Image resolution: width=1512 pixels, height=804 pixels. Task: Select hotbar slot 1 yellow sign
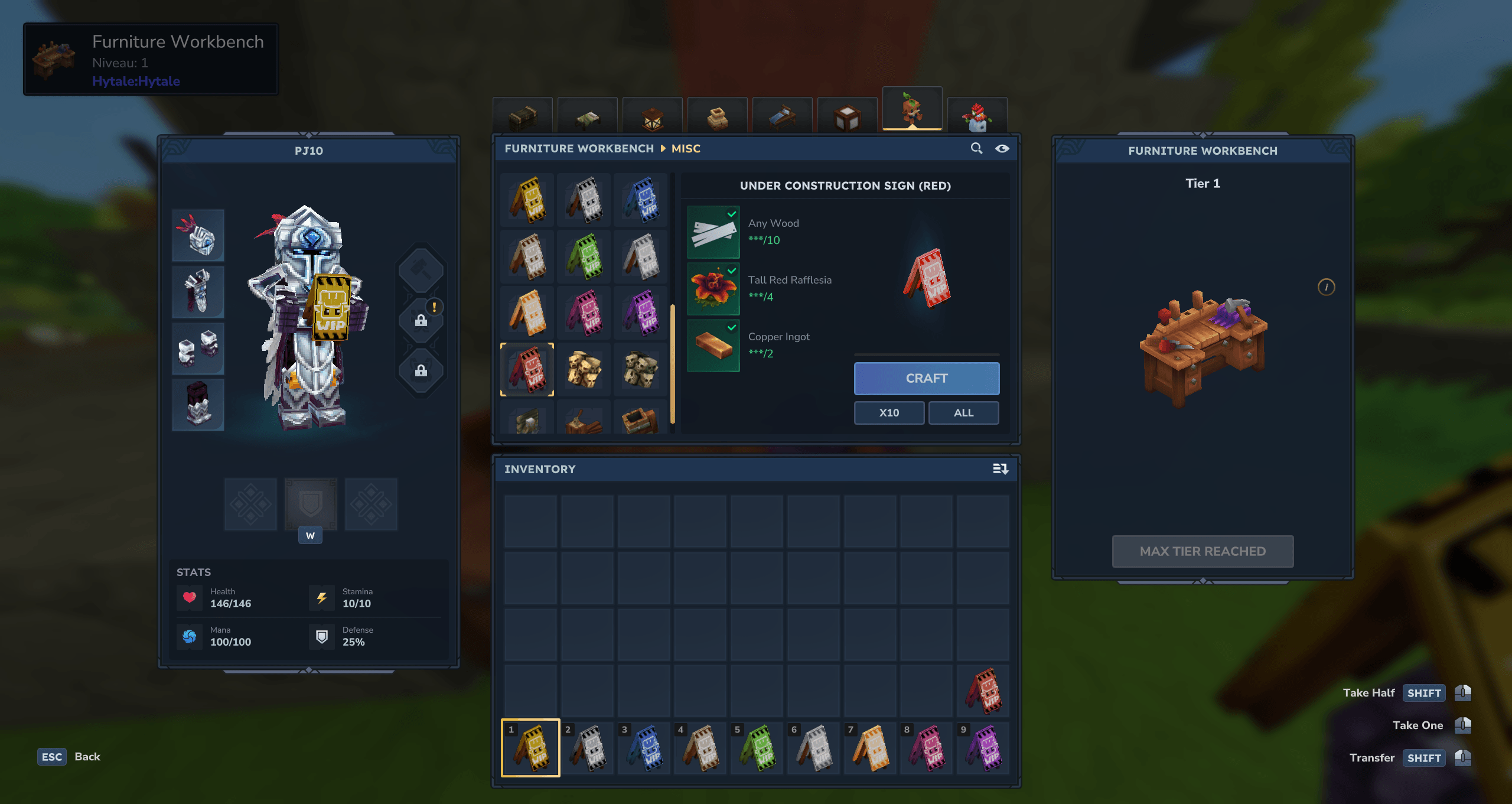pyautogui.click(x=530, y=747)
